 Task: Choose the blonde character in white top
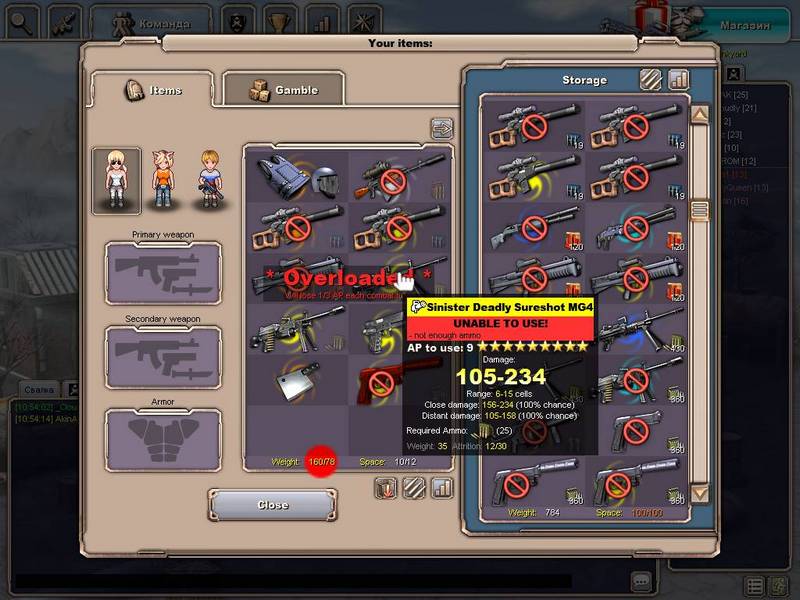116,180
